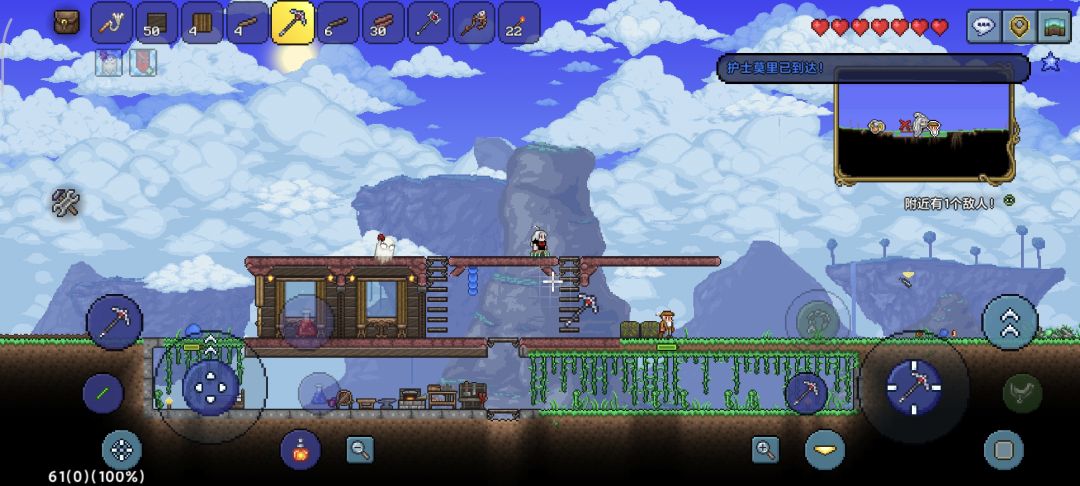Use the quick heal potion button
The height and width of the screenshot is (486, 1080).
click(299, 450)
